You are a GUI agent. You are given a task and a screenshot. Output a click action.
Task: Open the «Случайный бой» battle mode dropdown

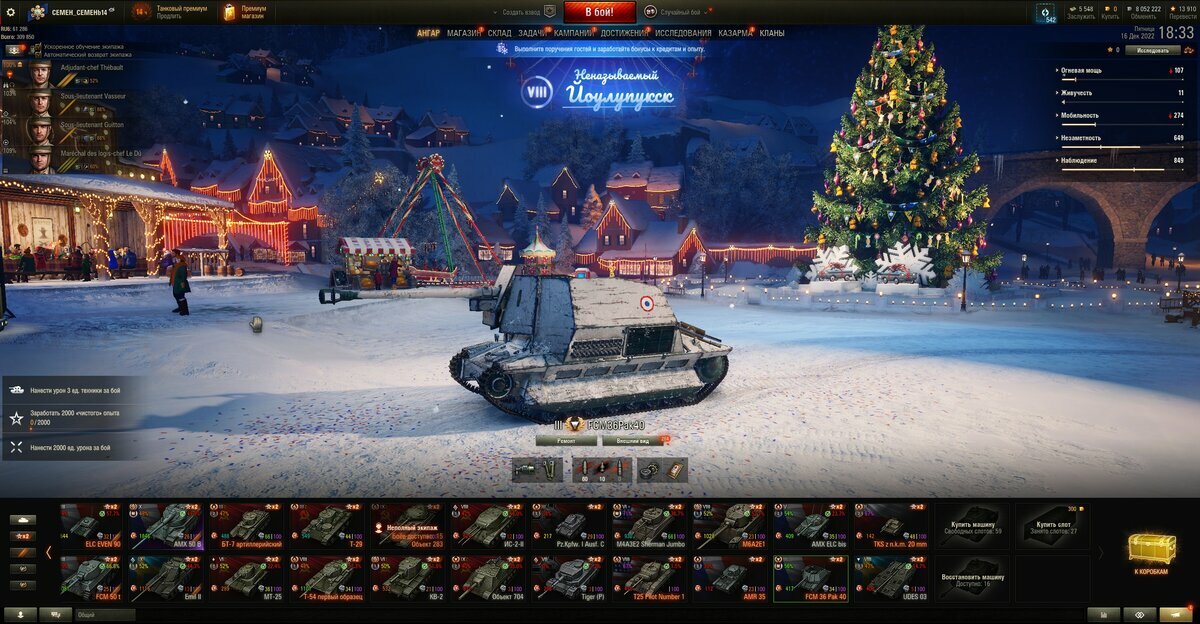tap(678, 12)
